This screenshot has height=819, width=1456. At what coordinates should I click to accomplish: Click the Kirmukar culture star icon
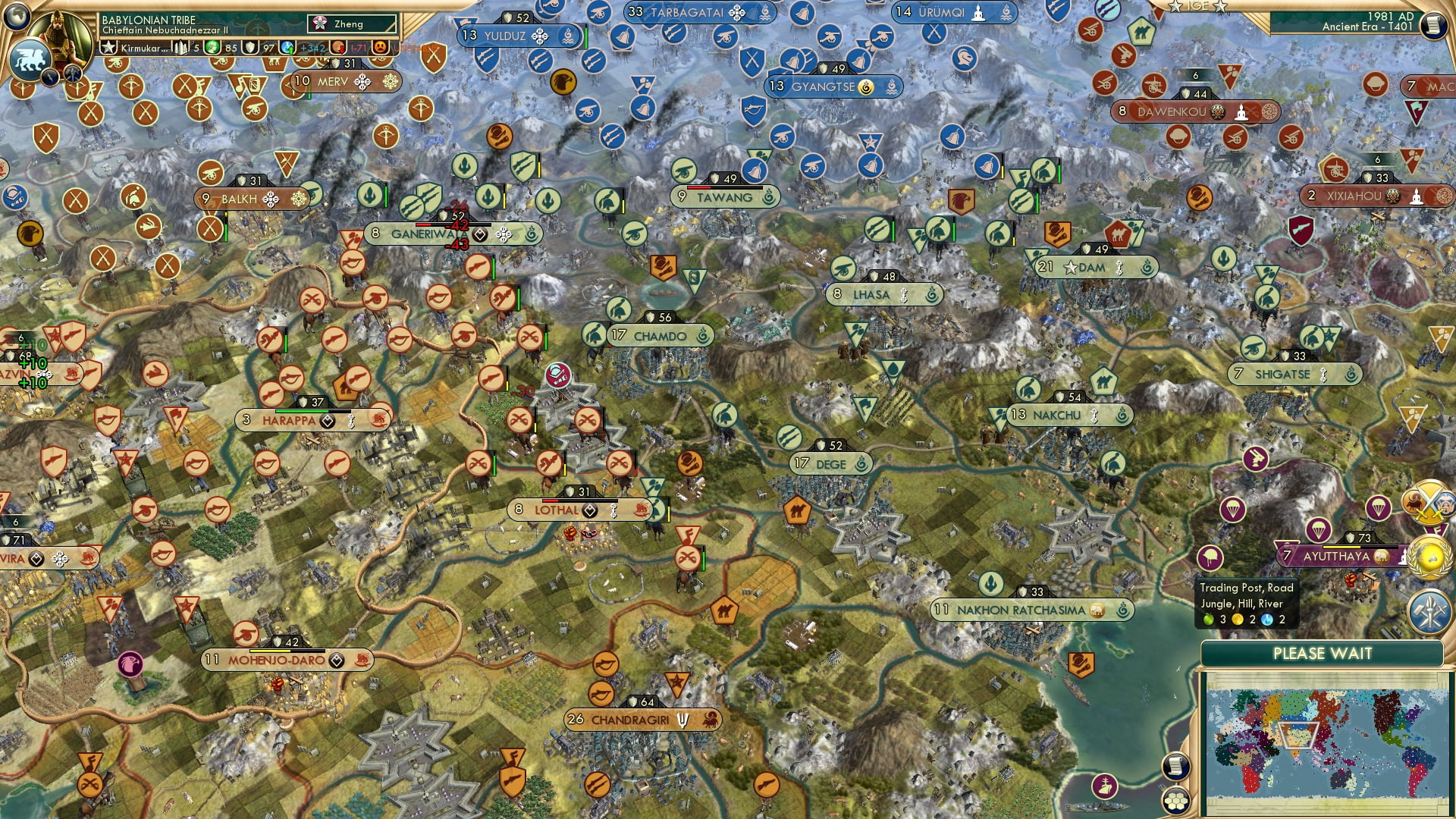108,48
